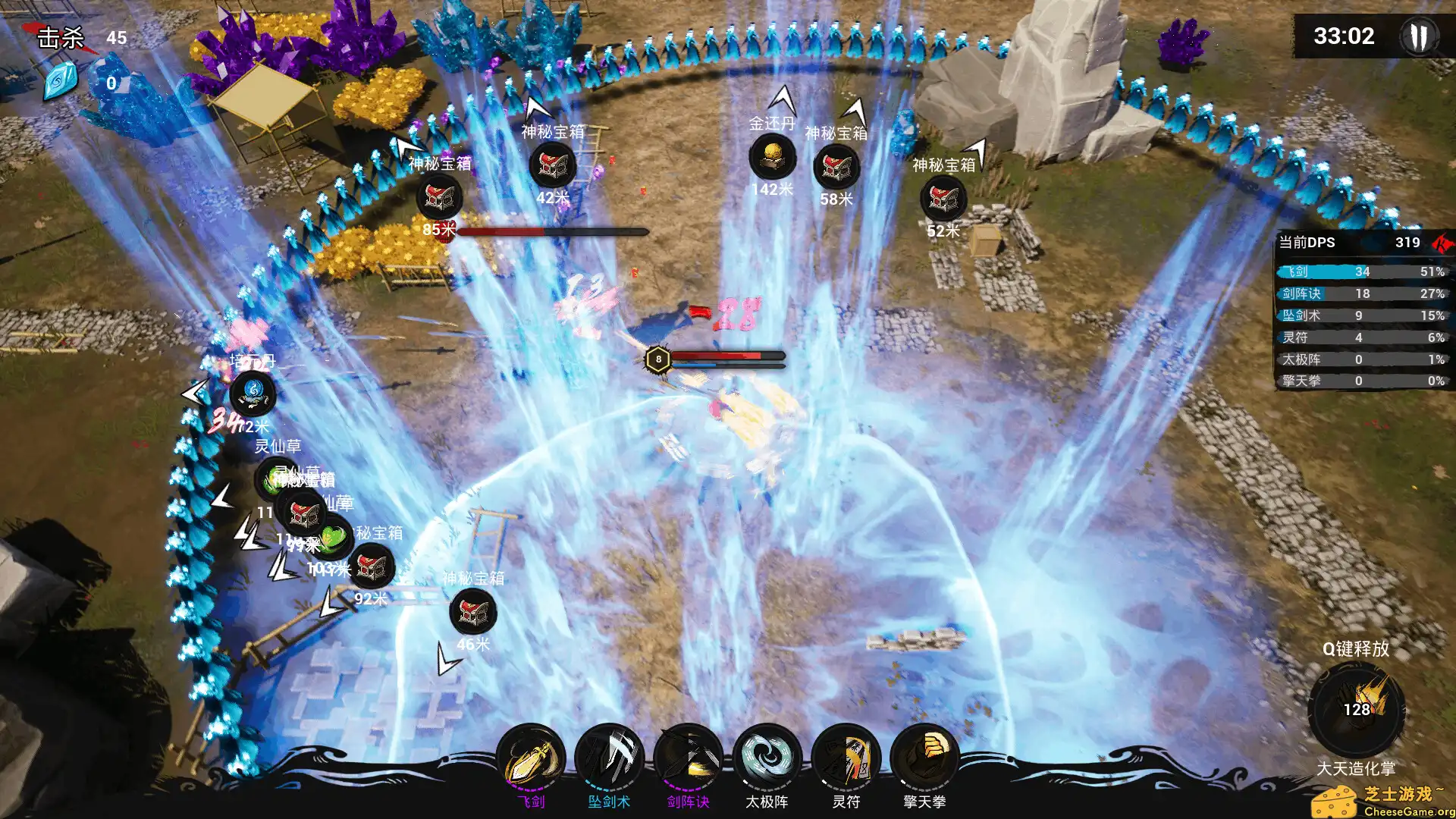Select the 培元丹 item marker on the left
The width and height of the screenshot is (1456, 819).
[253, 394]
